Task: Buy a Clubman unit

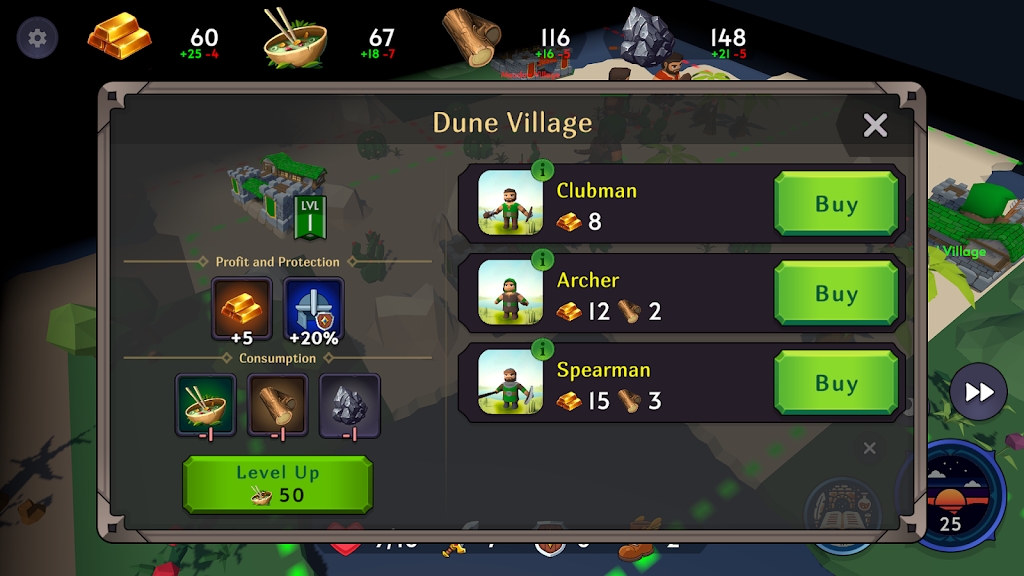Action: tap(836, 204)
